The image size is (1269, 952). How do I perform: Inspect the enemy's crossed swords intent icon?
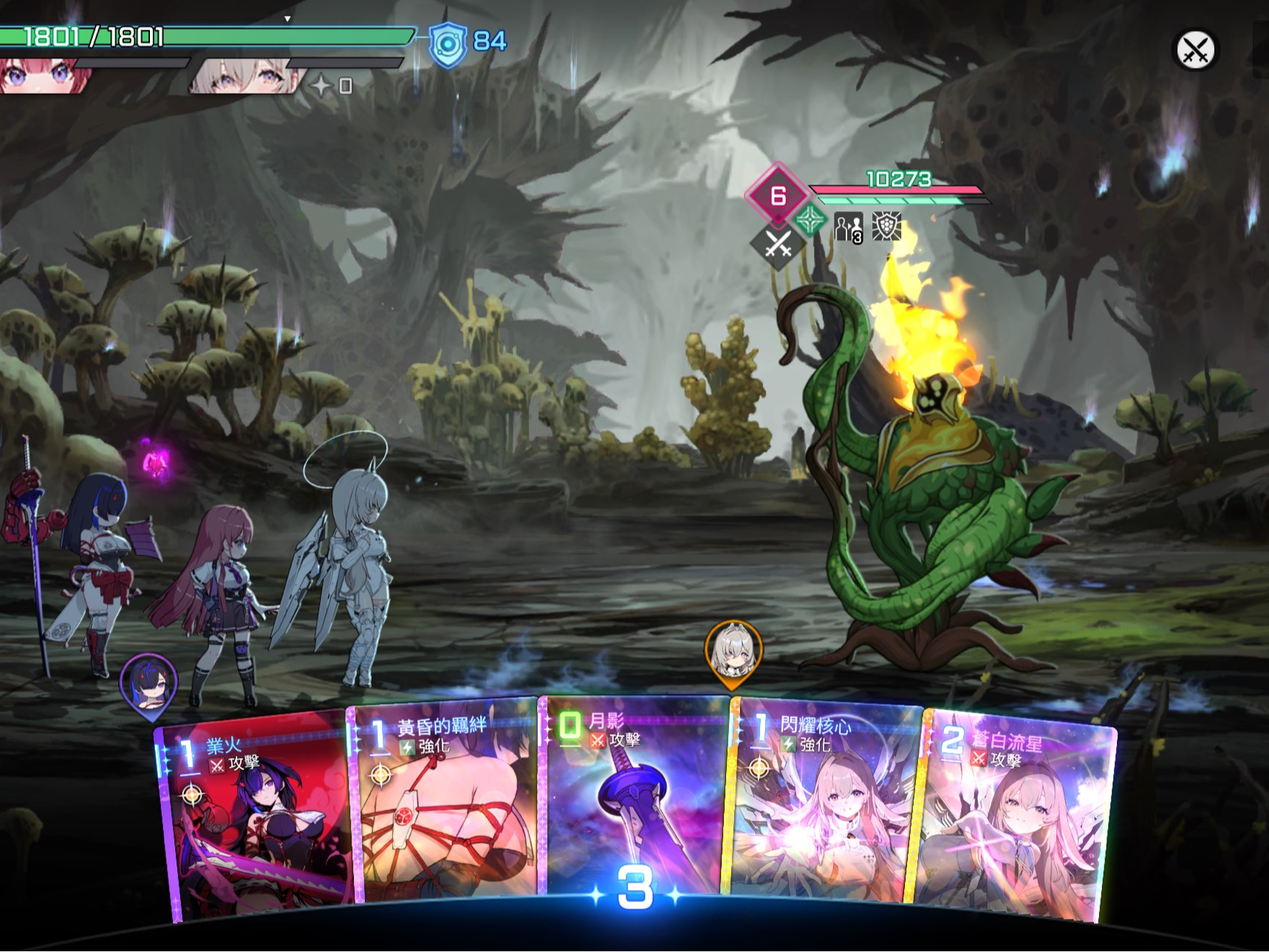pyautogui.click(x=778, y=244)
